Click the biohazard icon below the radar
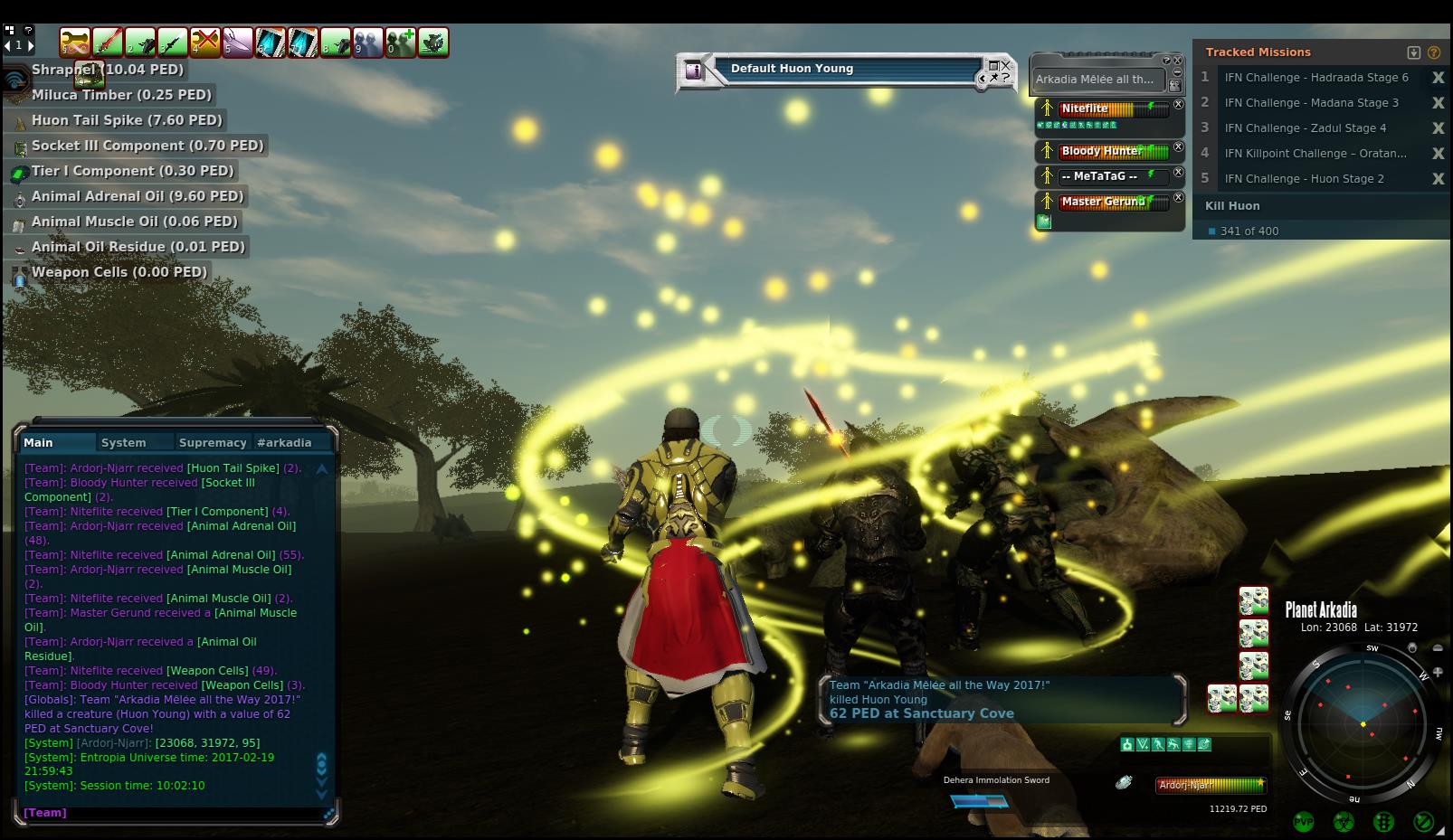This screenshot has height=840, width=1453. 1344,822
